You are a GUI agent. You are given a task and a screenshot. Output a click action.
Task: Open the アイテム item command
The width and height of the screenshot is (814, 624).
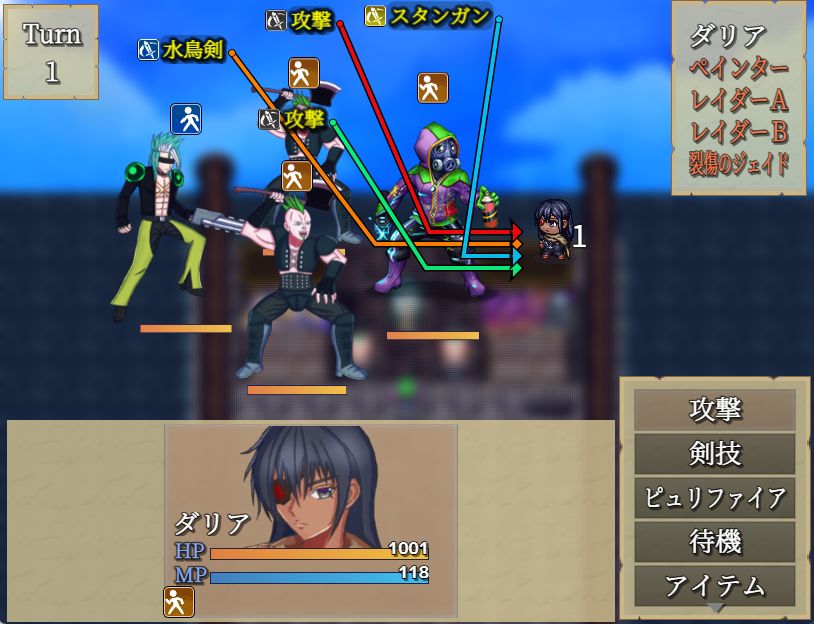coord(715,585)
